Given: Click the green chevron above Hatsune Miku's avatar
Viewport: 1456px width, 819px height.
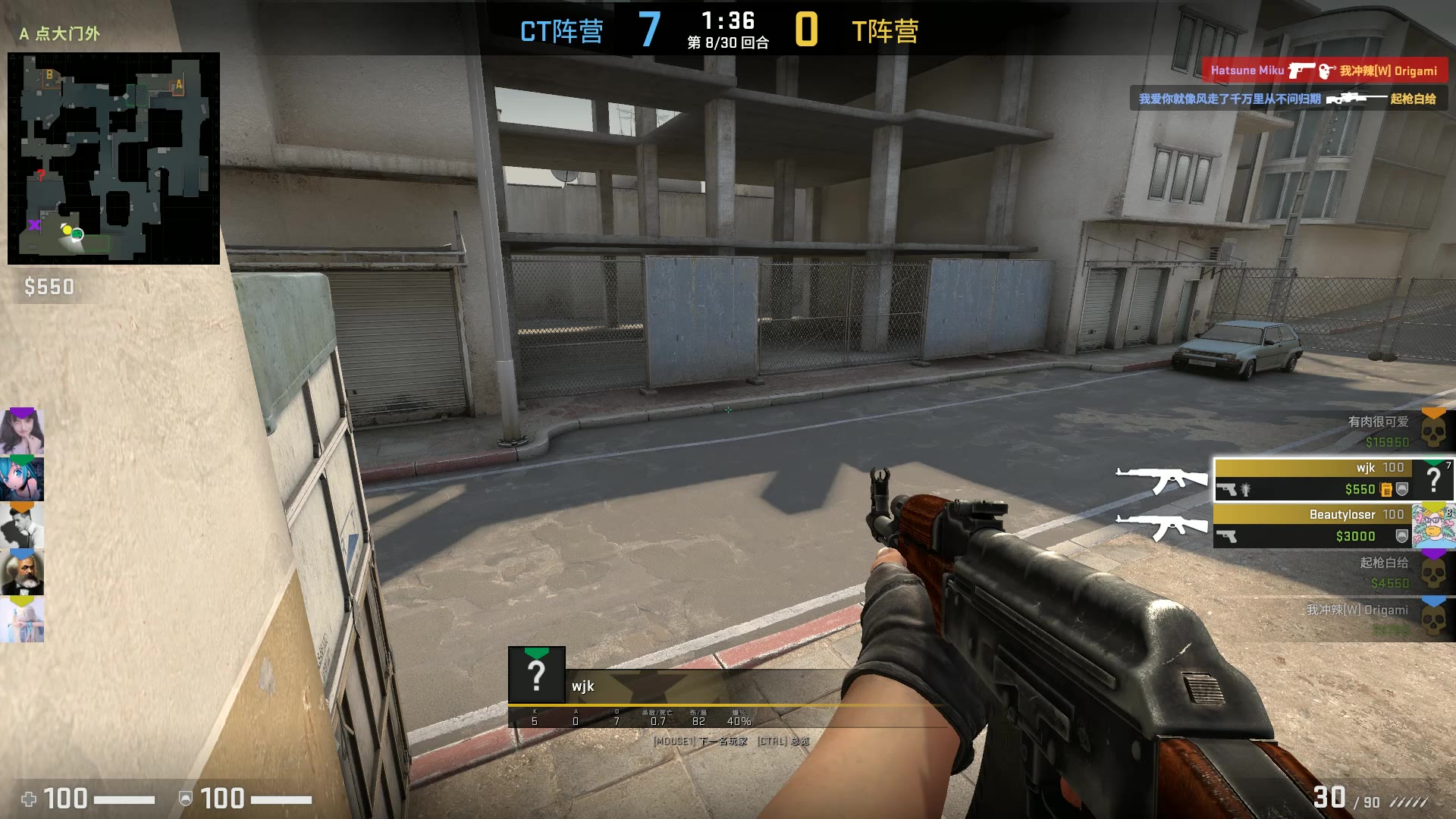Looking at the screenshot, I should tap(20, 459).
